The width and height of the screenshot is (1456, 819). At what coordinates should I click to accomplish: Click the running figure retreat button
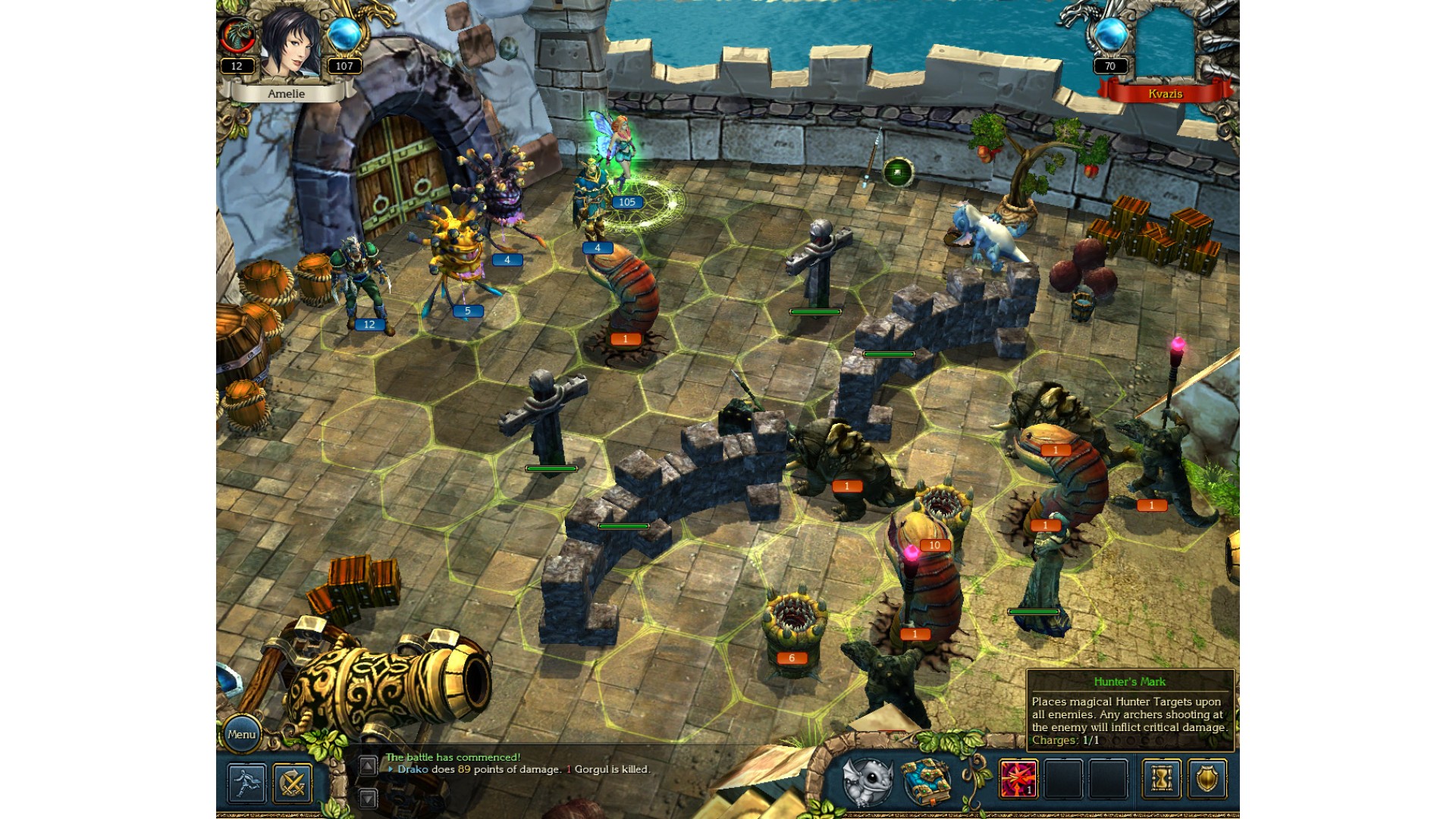(x=246, y=782)
